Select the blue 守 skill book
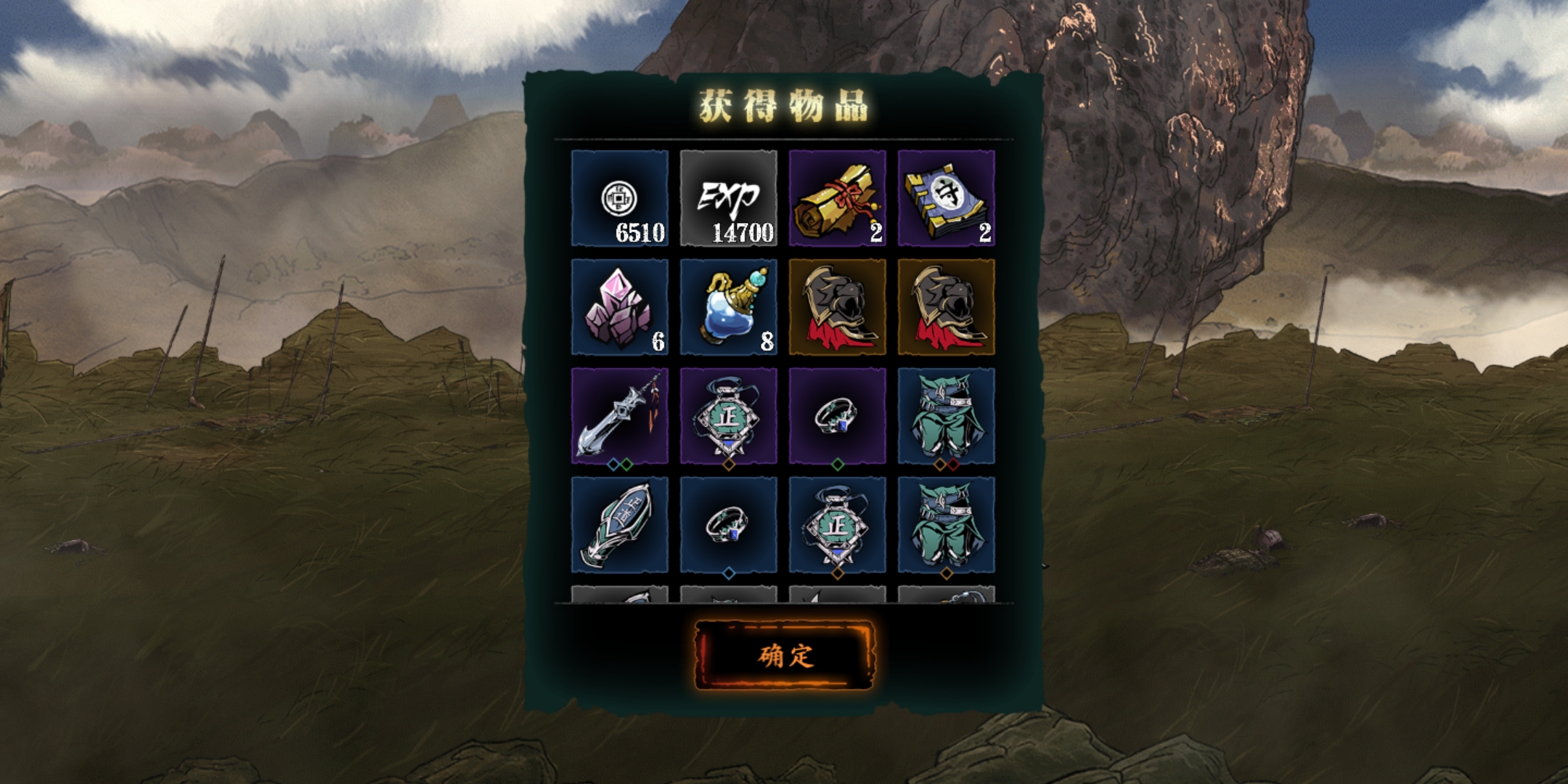The image size is (1568, 784). 946,198
